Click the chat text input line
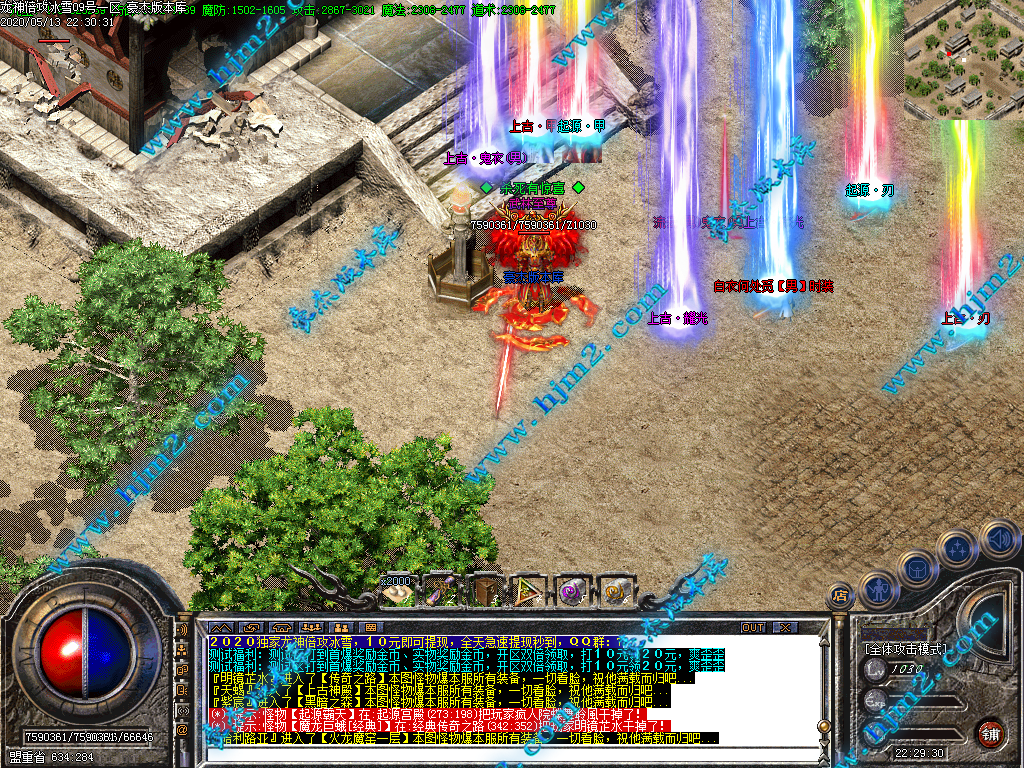This screenshot has height=768, width=1024. click(500, 753)
